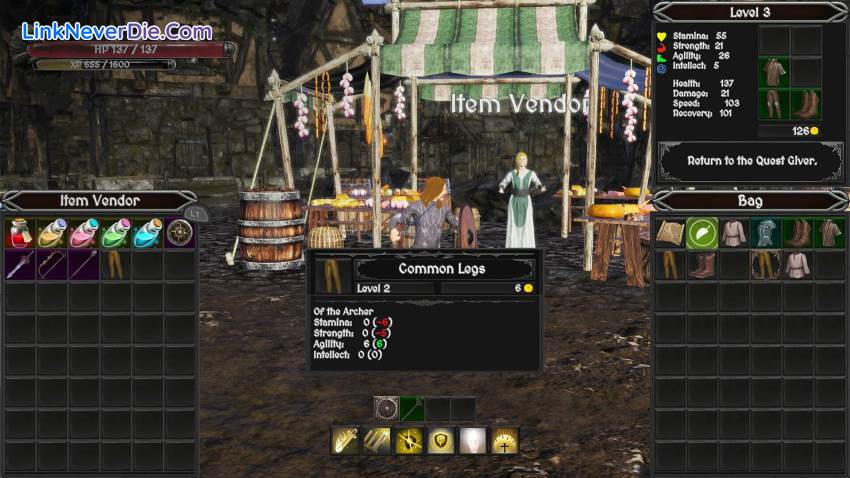Activate the golden shield ability

[442, 441]
